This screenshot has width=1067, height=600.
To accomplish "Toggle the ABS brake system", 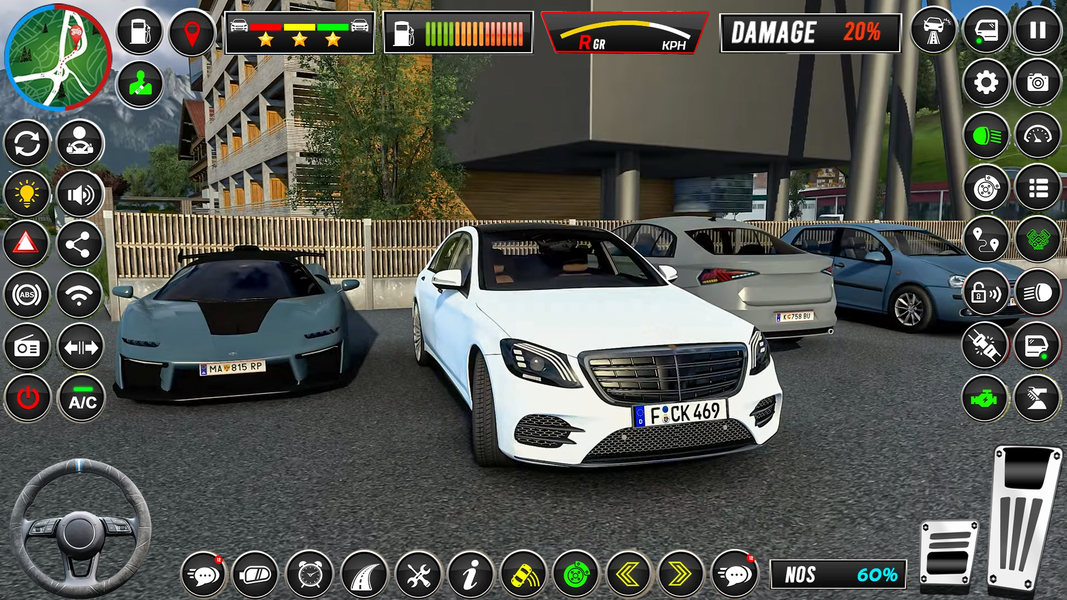I will (27, 294).
